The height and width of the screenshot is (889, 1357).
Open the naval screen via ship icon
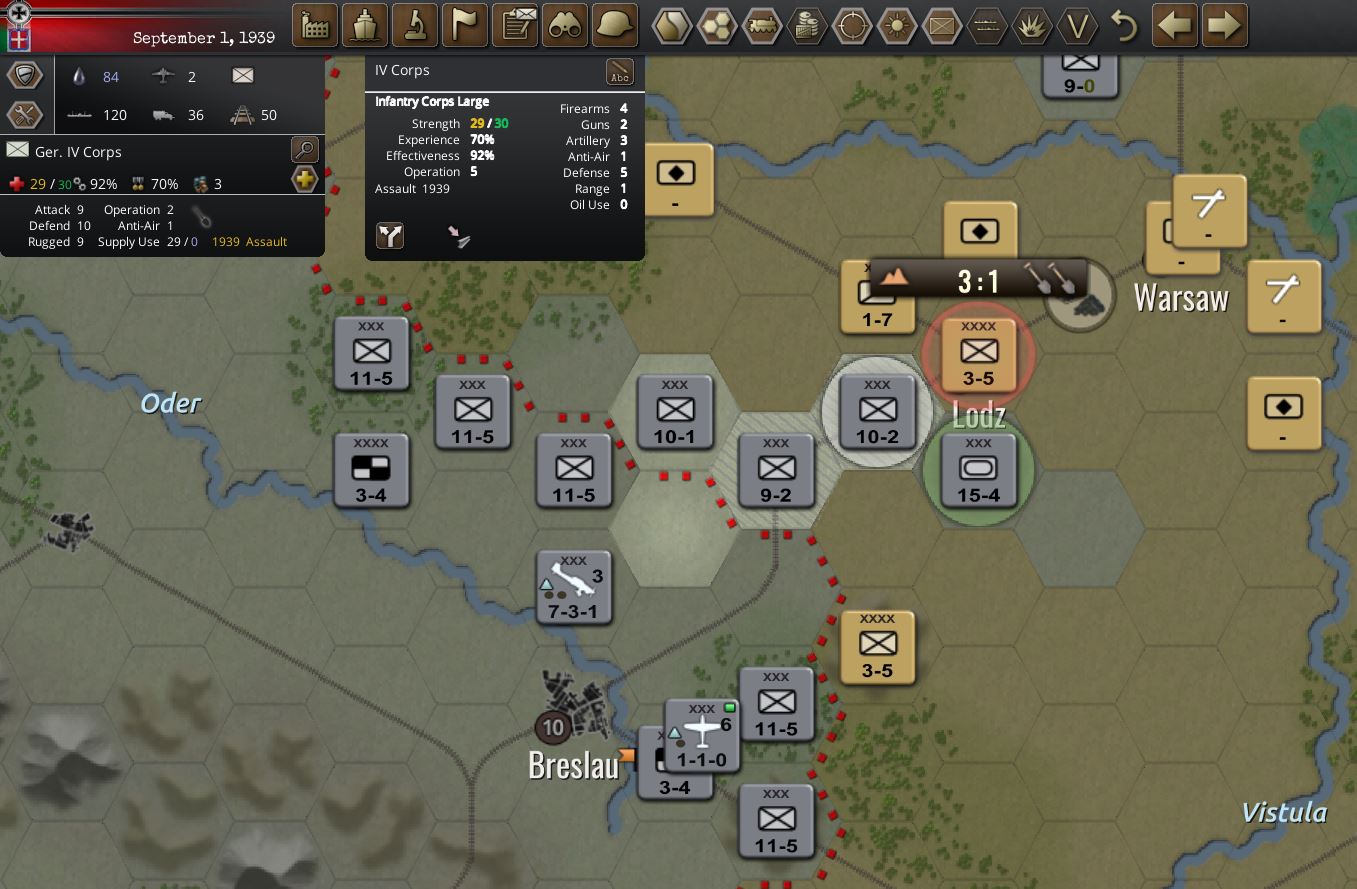364,24
